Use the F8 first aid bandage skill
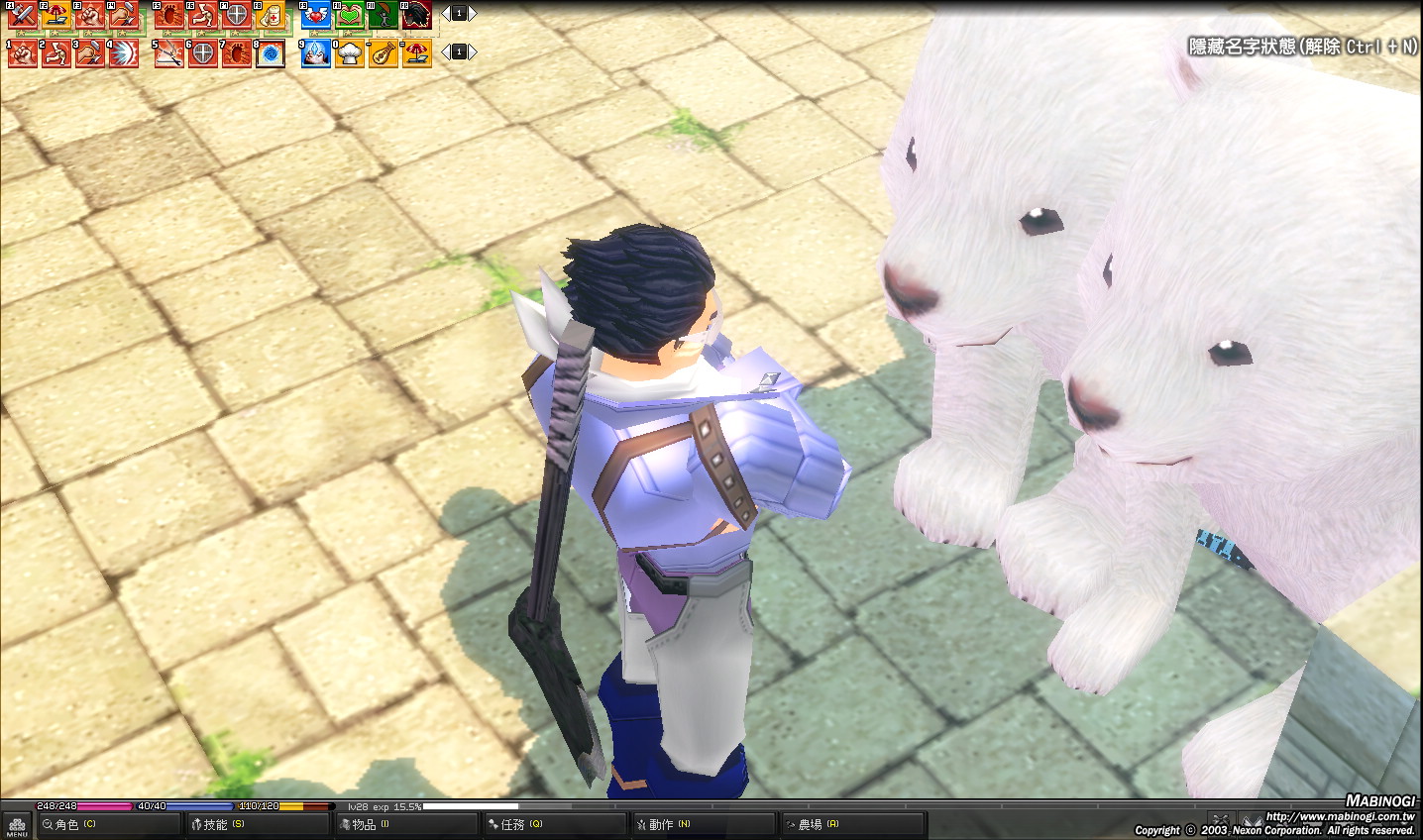This screenshot has width=1423, height=840. pos(271,15)
